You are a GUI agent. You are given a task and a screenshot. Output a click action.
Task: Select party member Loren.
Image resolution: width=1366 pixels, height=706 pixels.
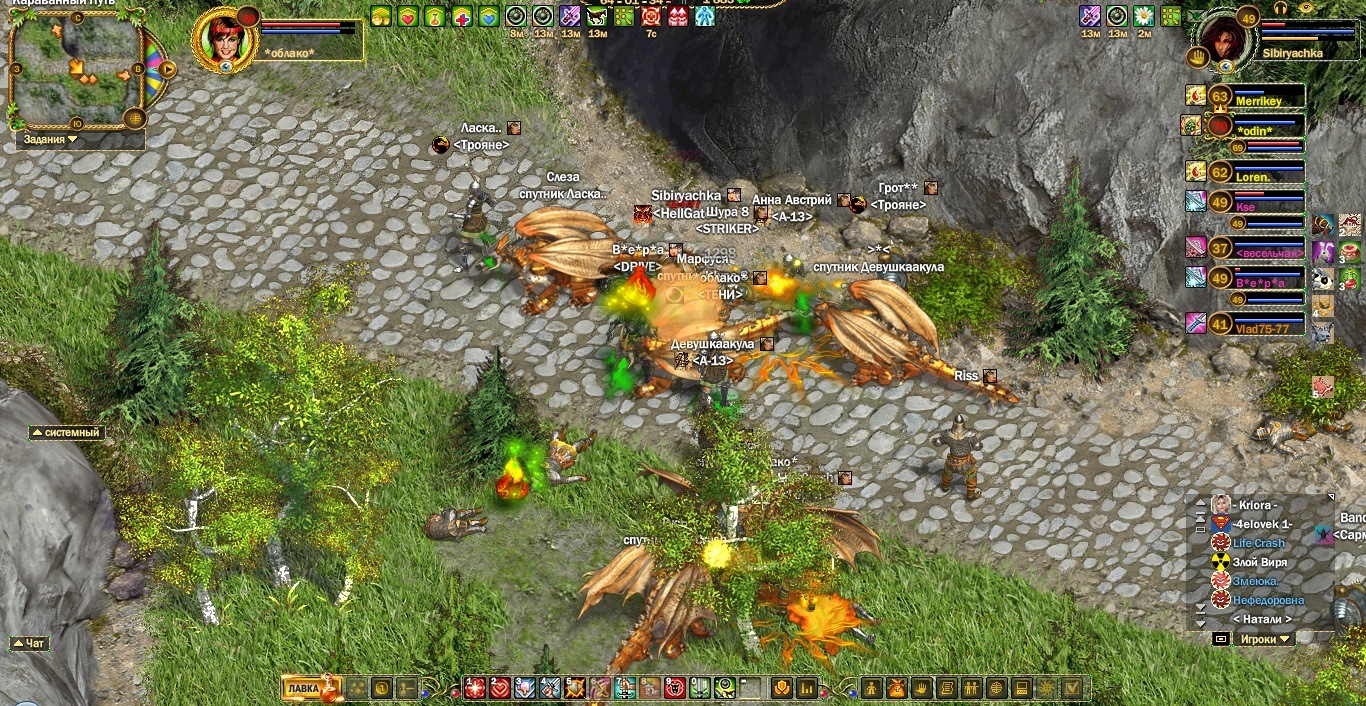(x=1256, y=176)
